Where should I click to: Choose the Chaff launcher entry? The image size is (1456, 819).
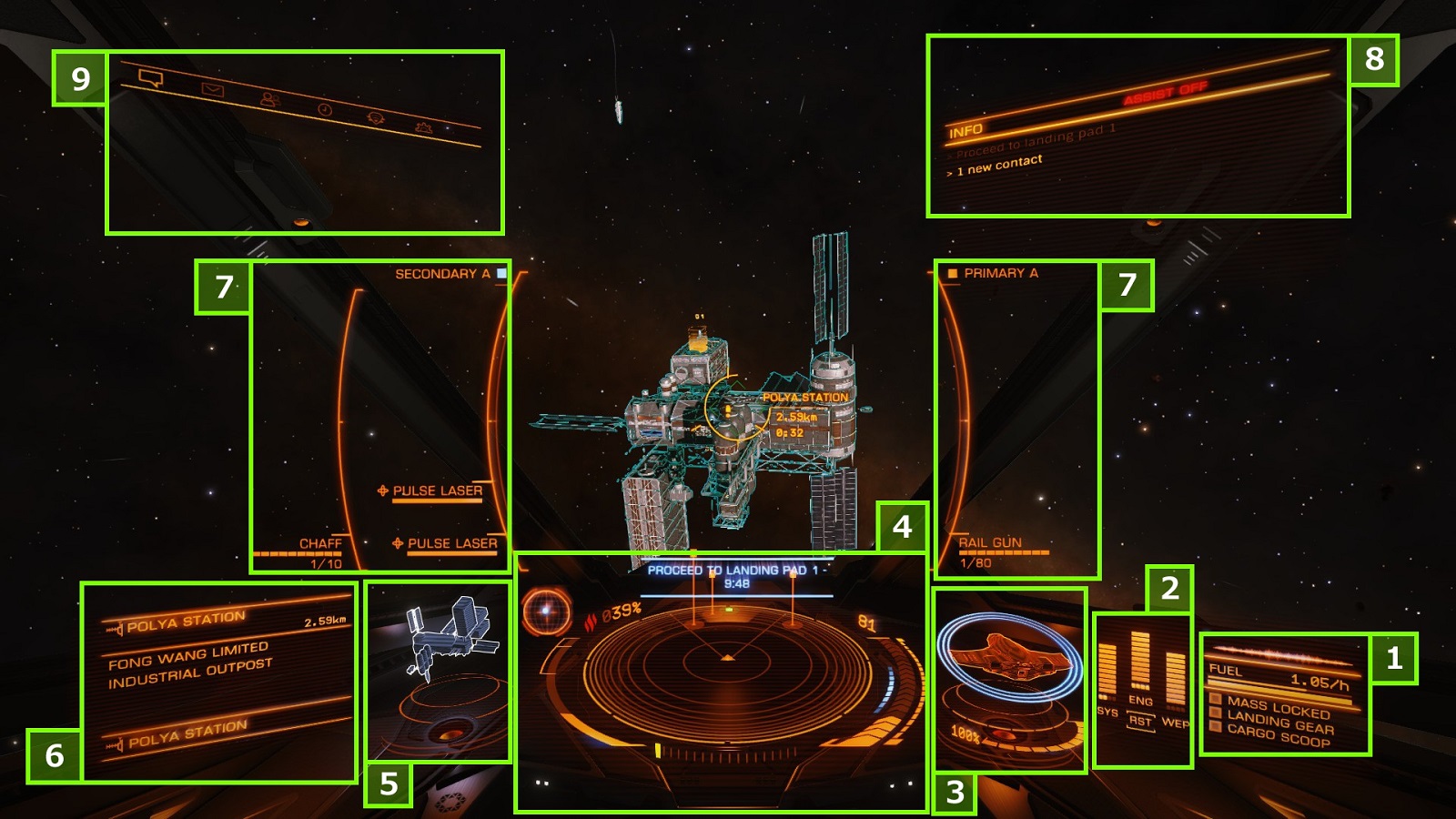320,543
